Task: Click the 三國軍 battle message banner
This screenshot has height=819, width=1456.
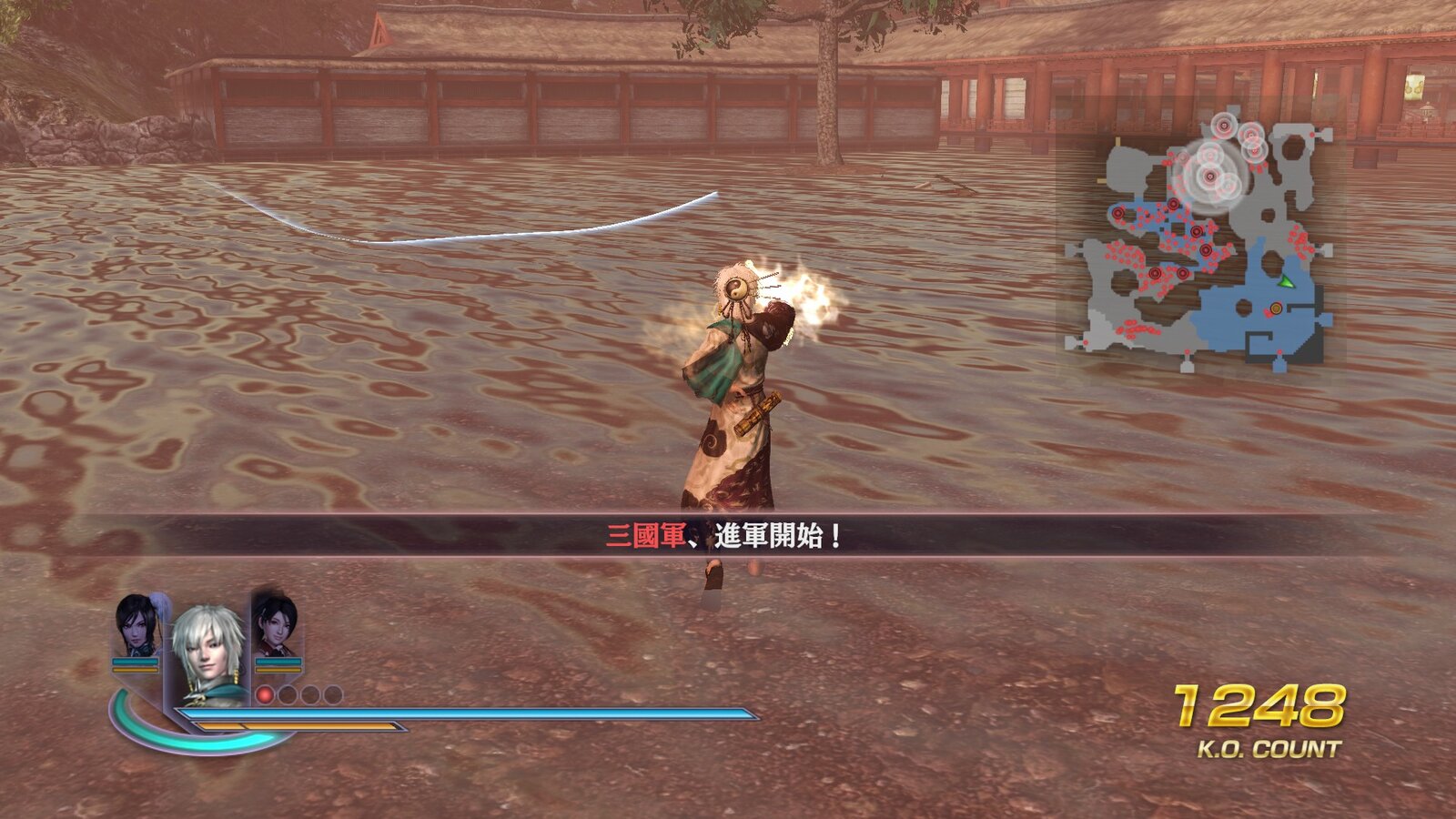Action: point(728,535)
